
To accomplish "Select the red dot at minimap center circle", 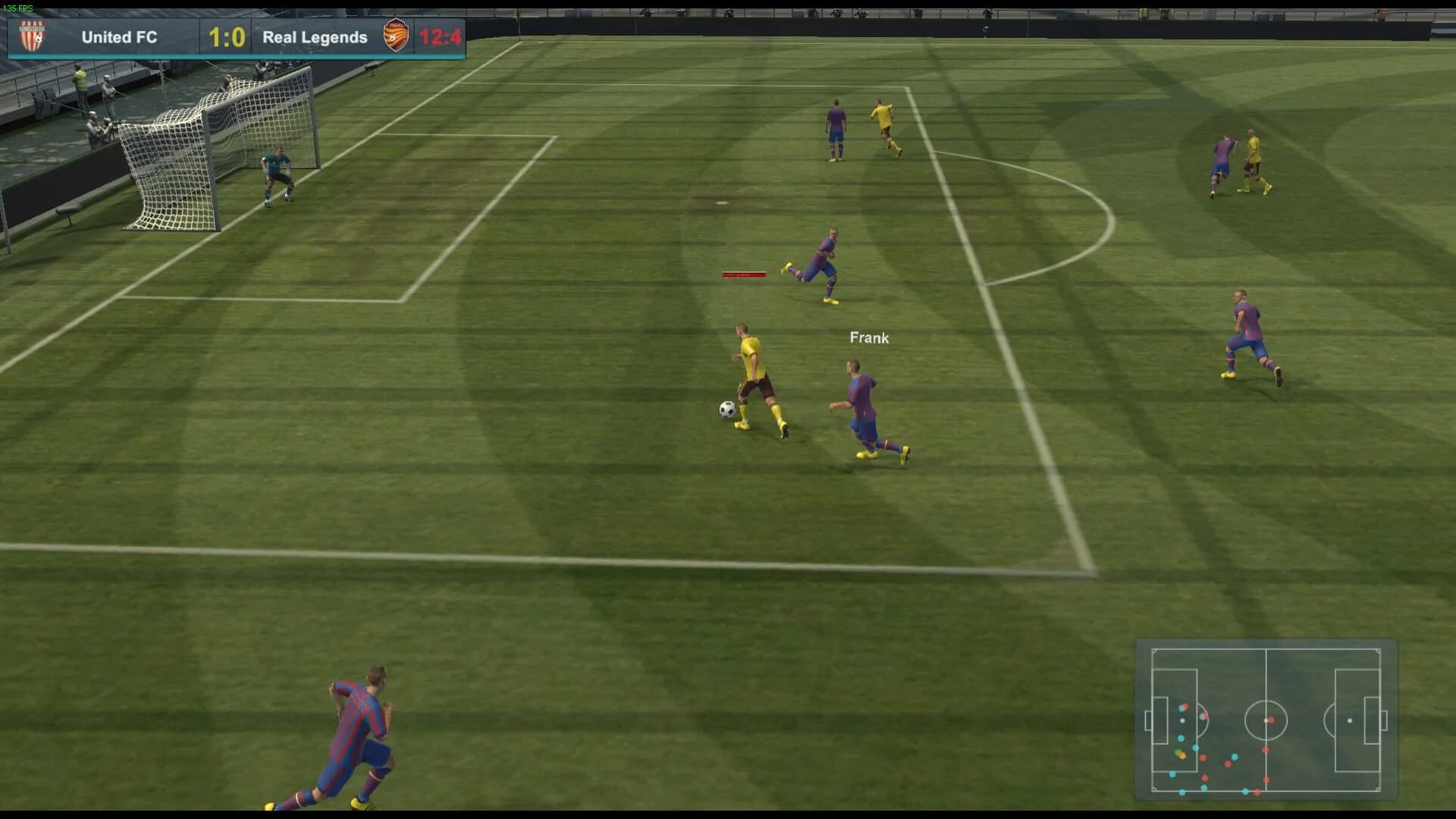I will click(x=1272, y=720).
